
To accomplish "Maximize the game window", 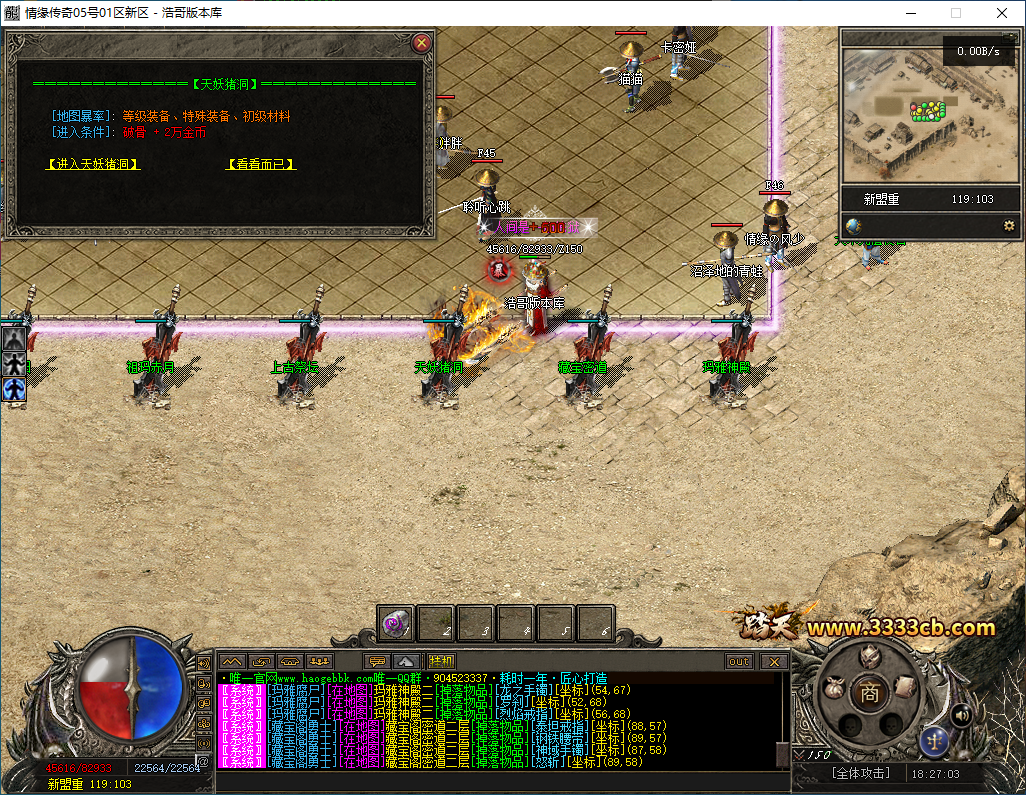I will point(955,13).
